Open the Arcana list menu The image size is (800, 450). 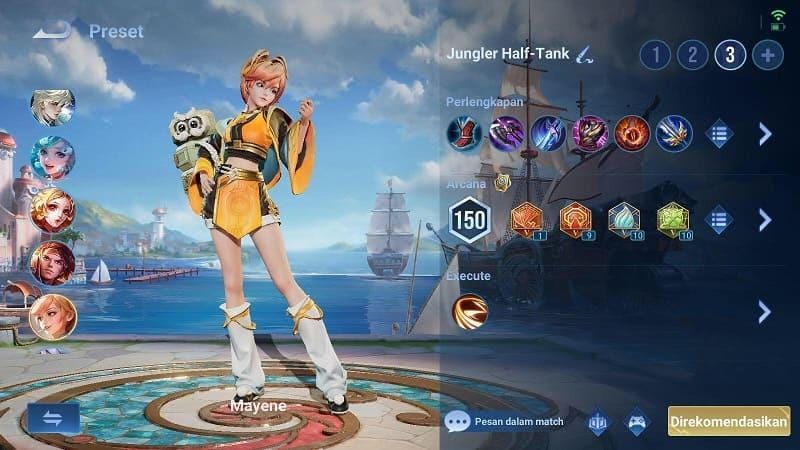pos(719,220)
